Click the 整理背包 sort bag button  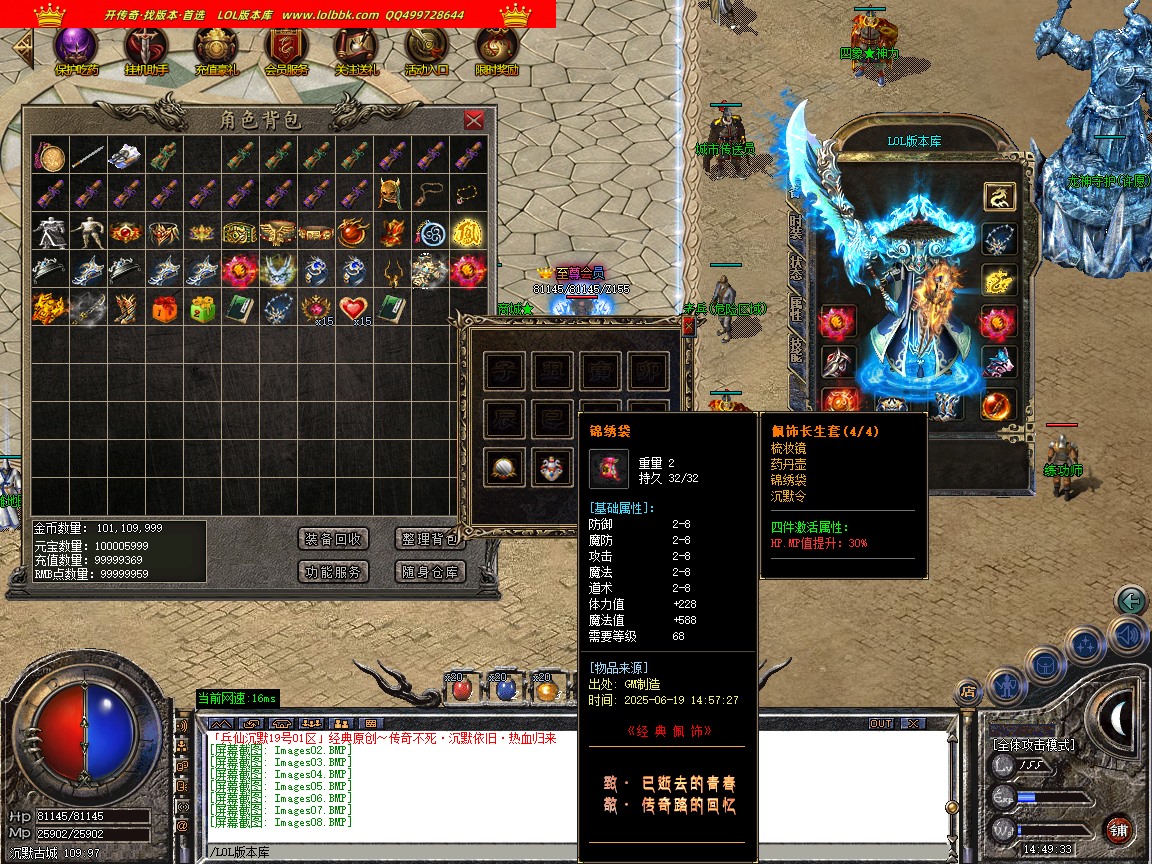tap(429, 539)
